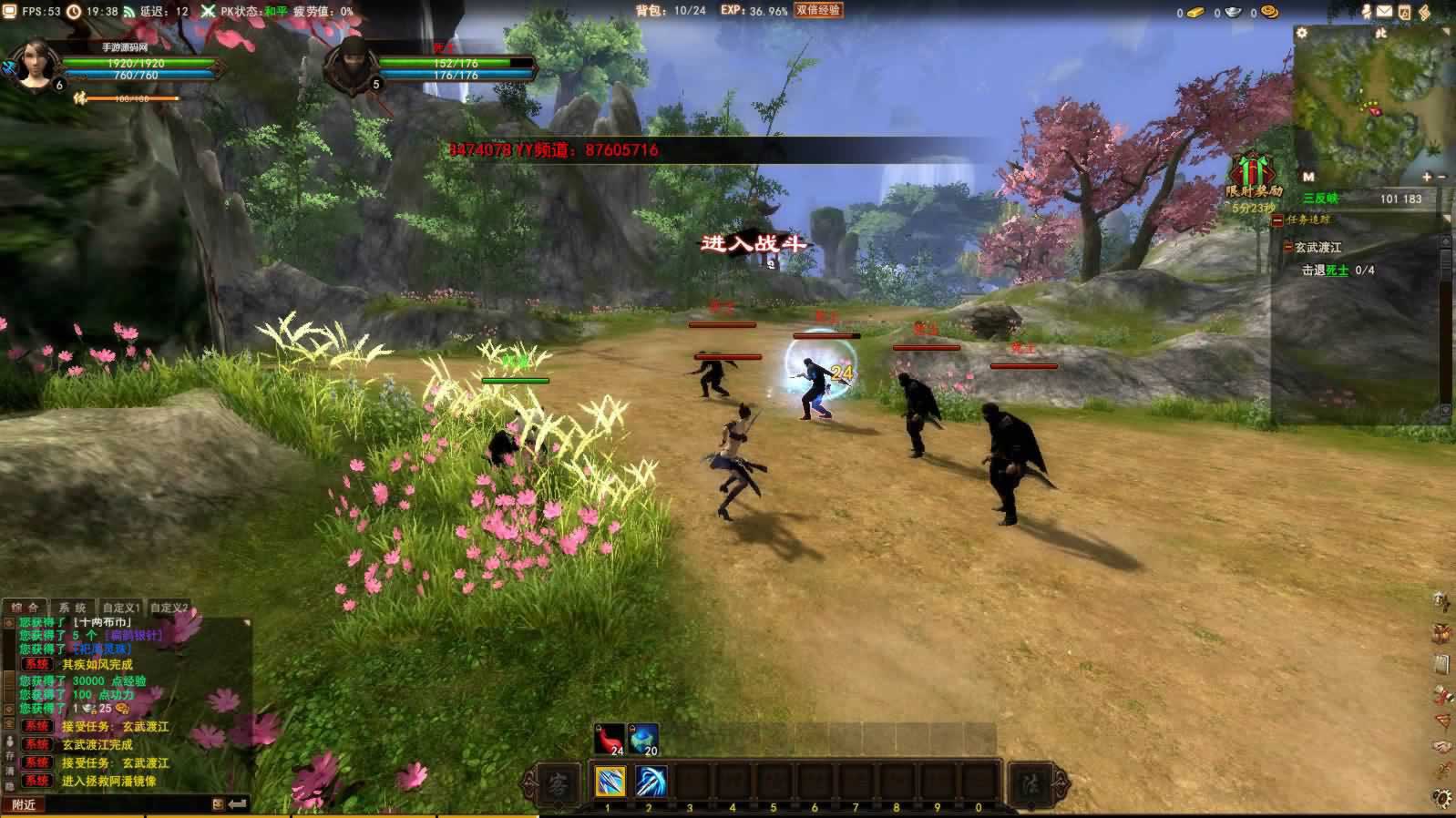
Task: Use the blue slash skill in slot 2
Action: pos(650,782)
